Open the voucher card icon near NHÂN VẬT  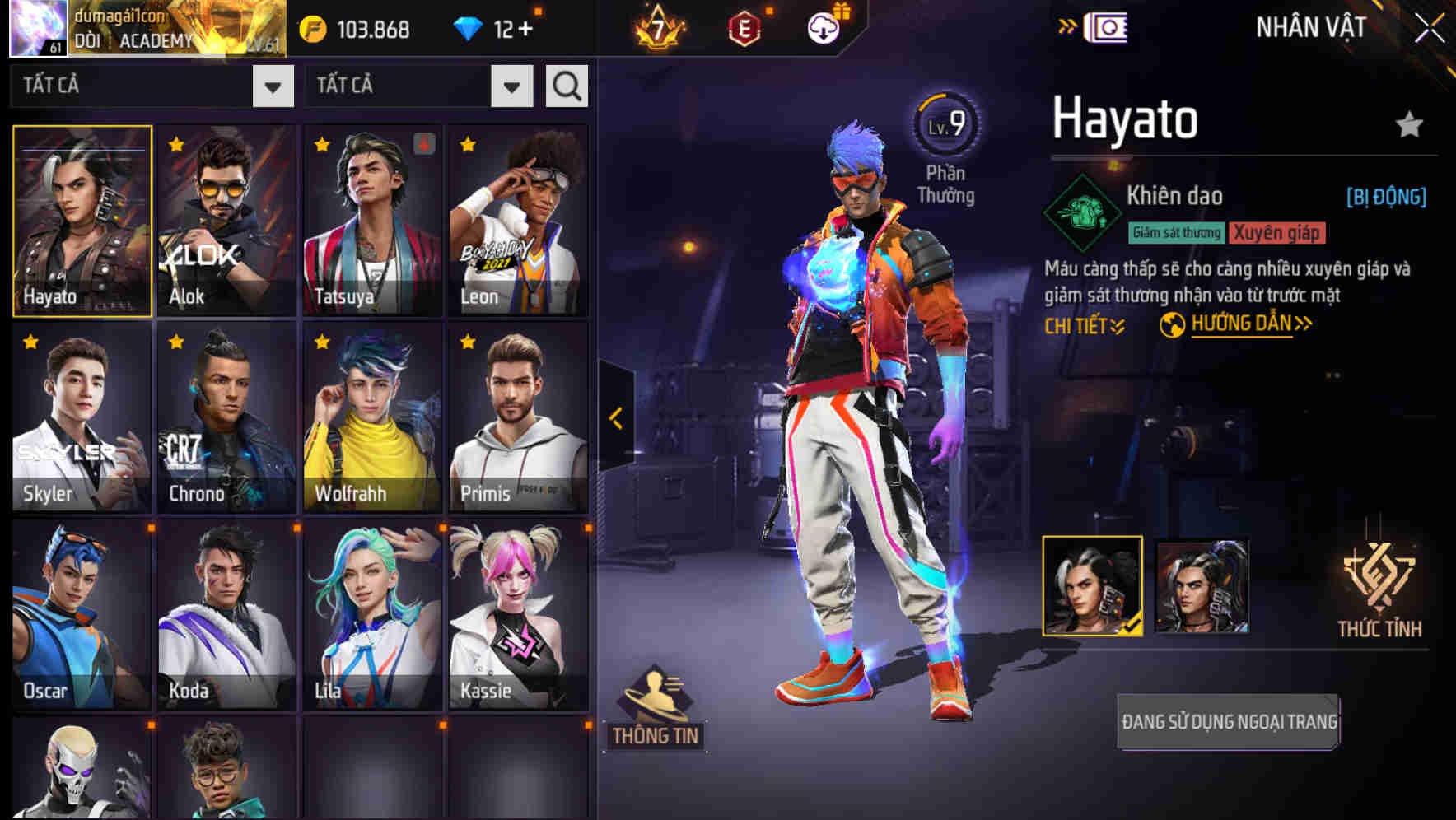1108,26
